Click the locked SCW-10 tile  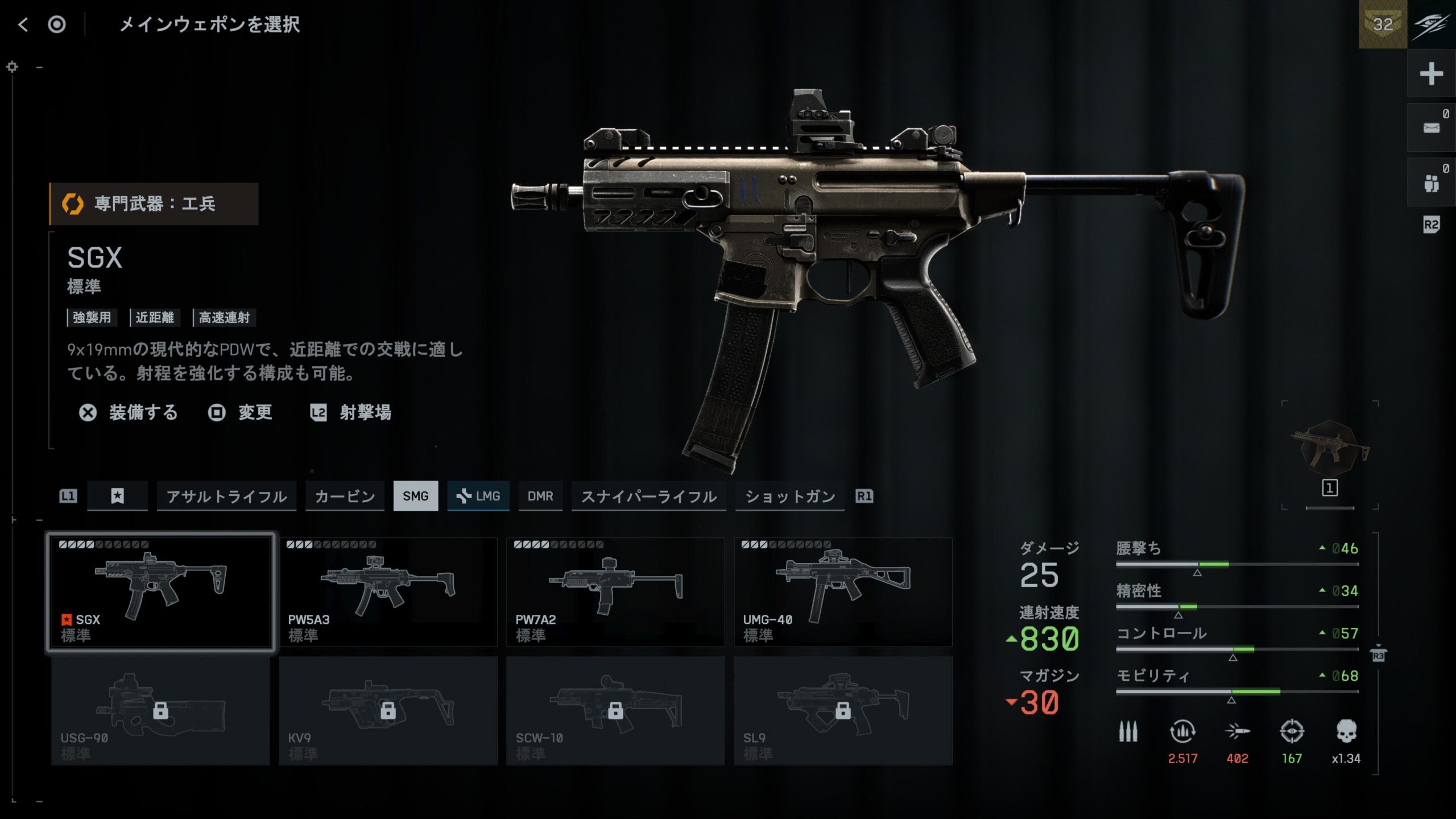coord(615,710)
